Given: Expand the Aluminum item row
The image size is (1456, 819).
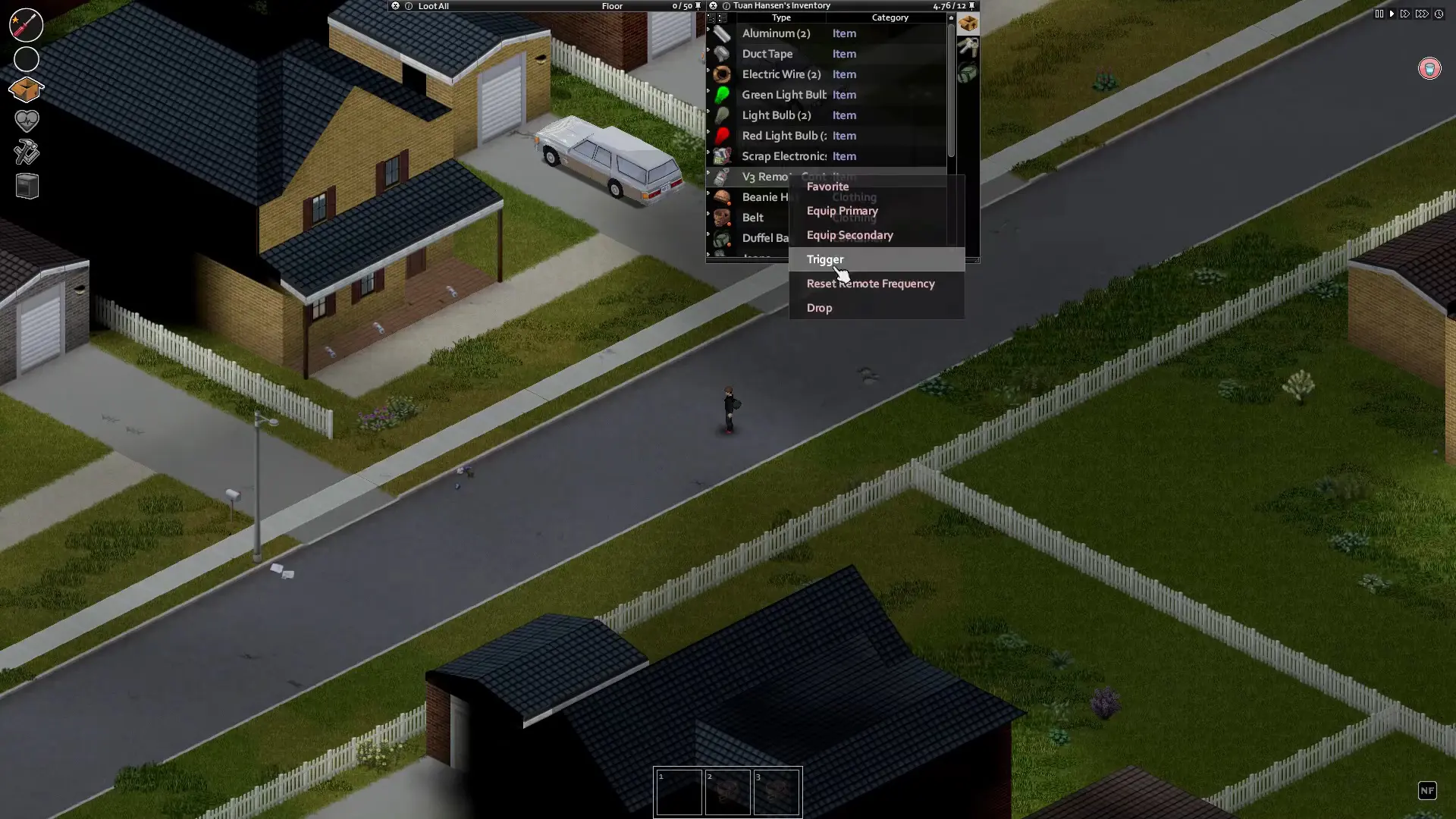Looking at the screenshot, I should click(708, 33).
